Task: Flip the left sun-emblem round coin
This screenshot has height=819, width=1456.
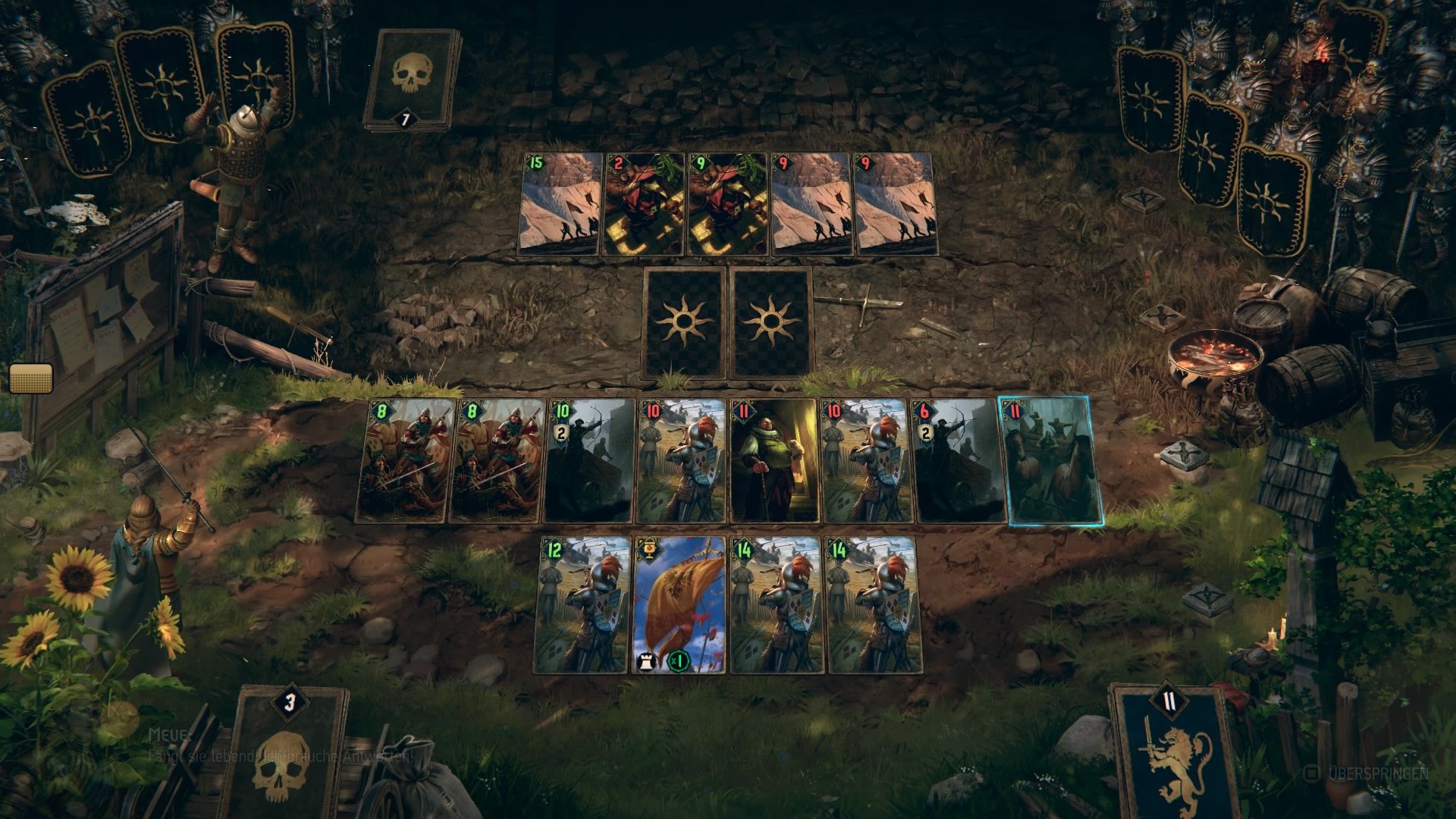Action: click(x=685, y=324)
